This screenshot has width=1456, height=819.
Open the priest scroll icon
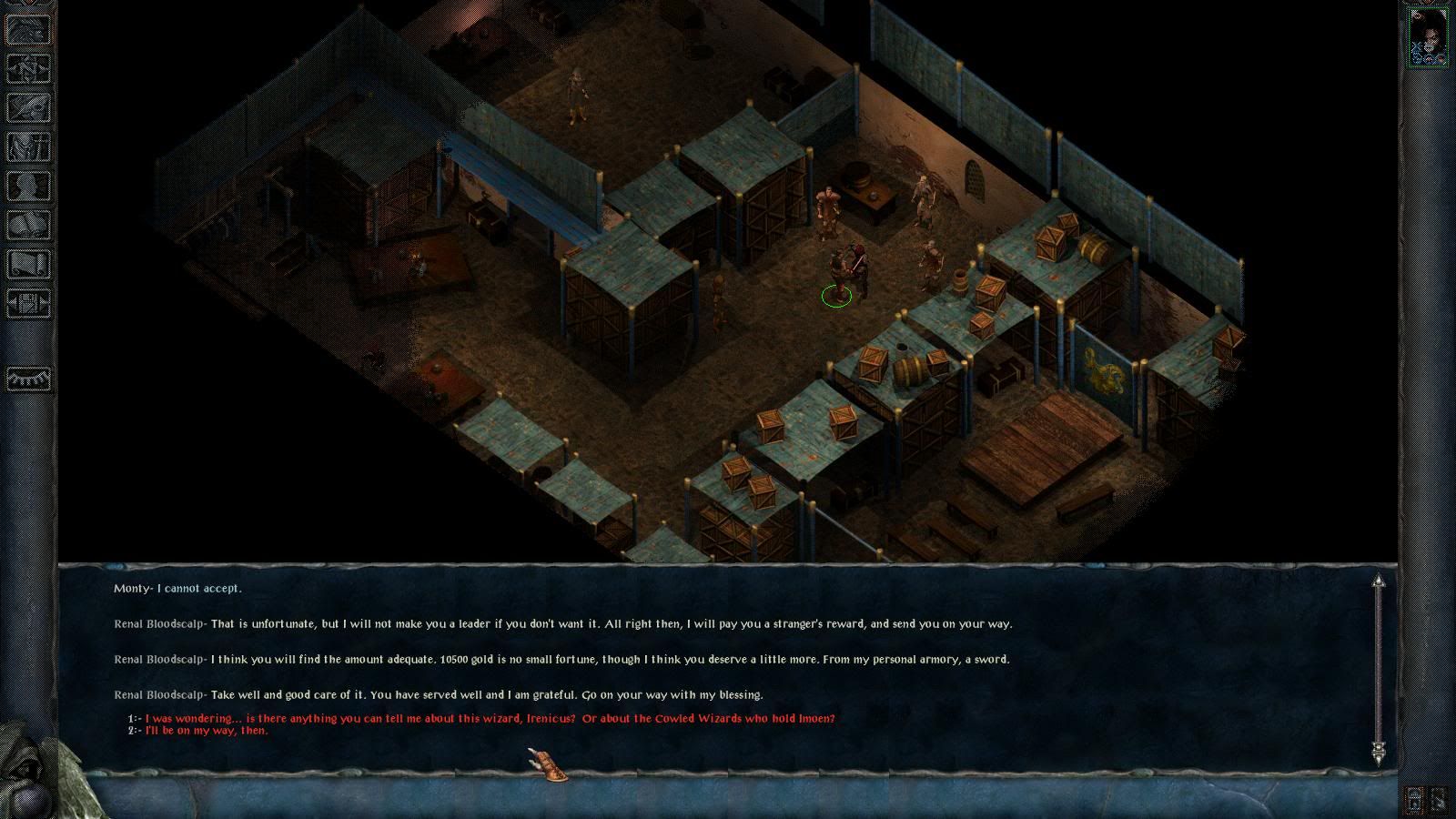tap(28, 264)
